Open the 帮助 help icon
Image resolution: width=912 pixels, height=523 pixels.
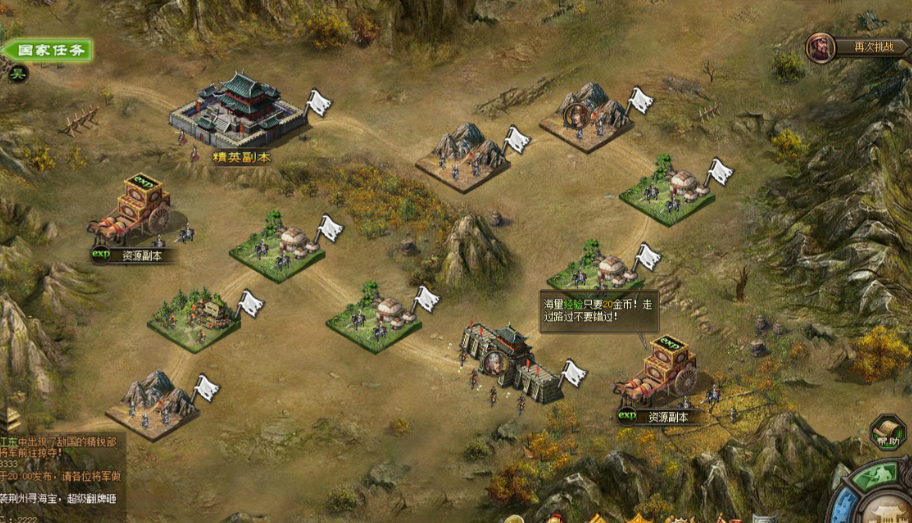[x=885, y=434]
